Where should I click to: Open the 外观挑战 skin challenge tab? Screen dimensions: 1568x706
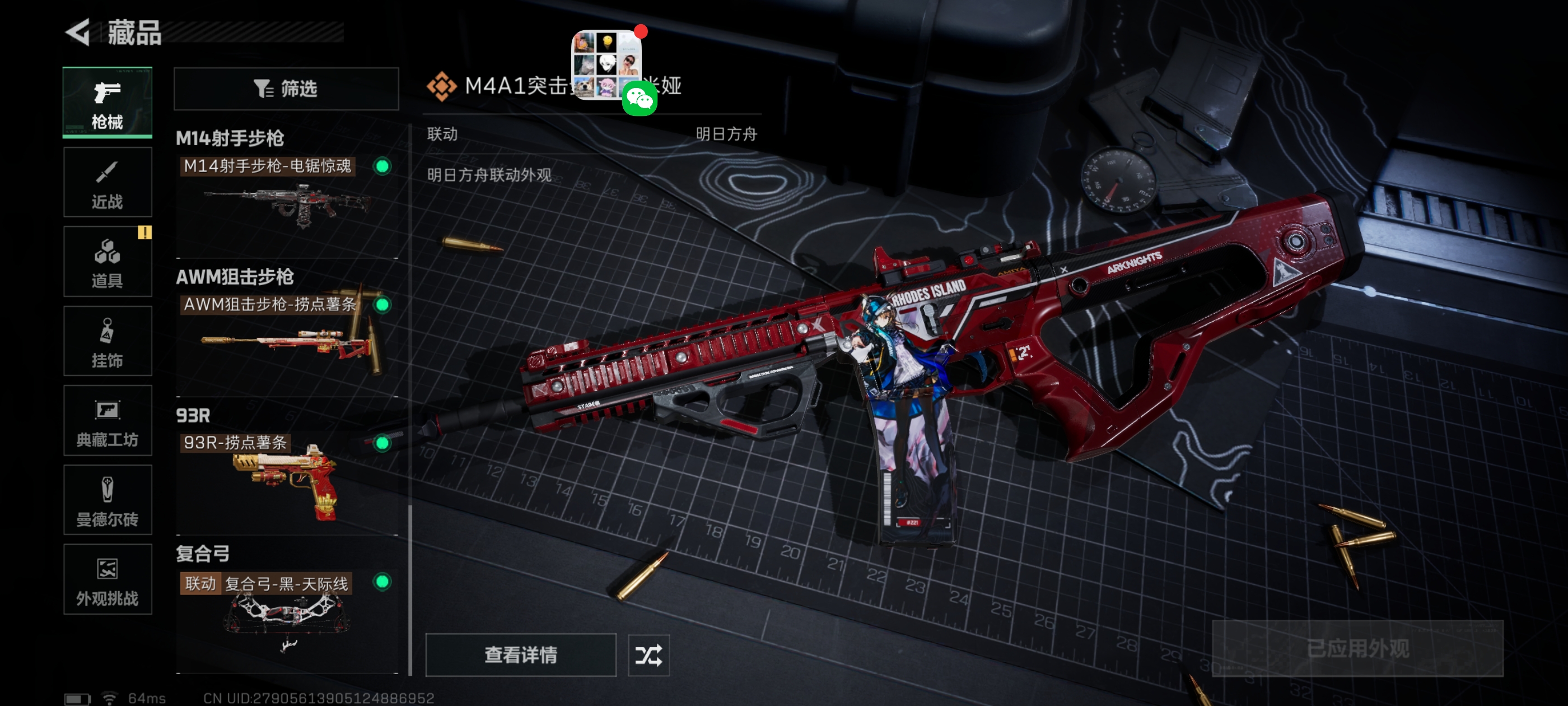click(x=107, y=579)
